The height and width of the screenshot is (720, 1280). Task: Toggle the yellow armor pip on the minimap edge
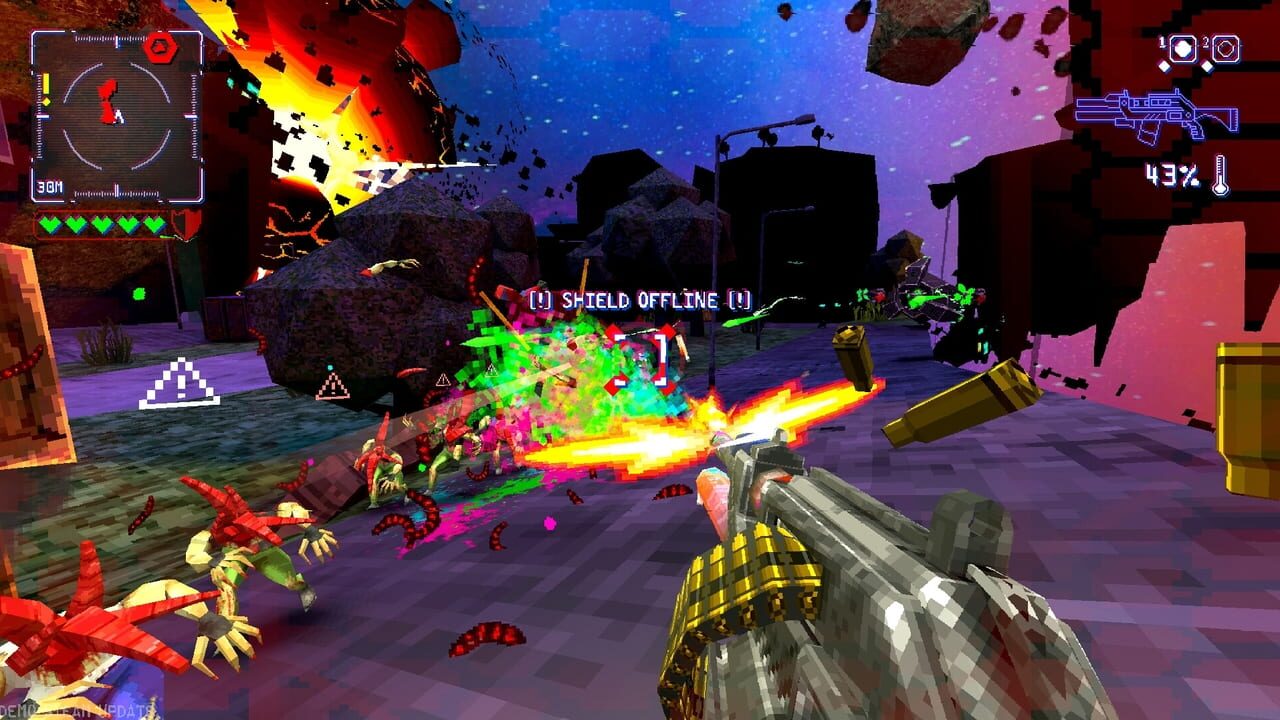point(47,85)
